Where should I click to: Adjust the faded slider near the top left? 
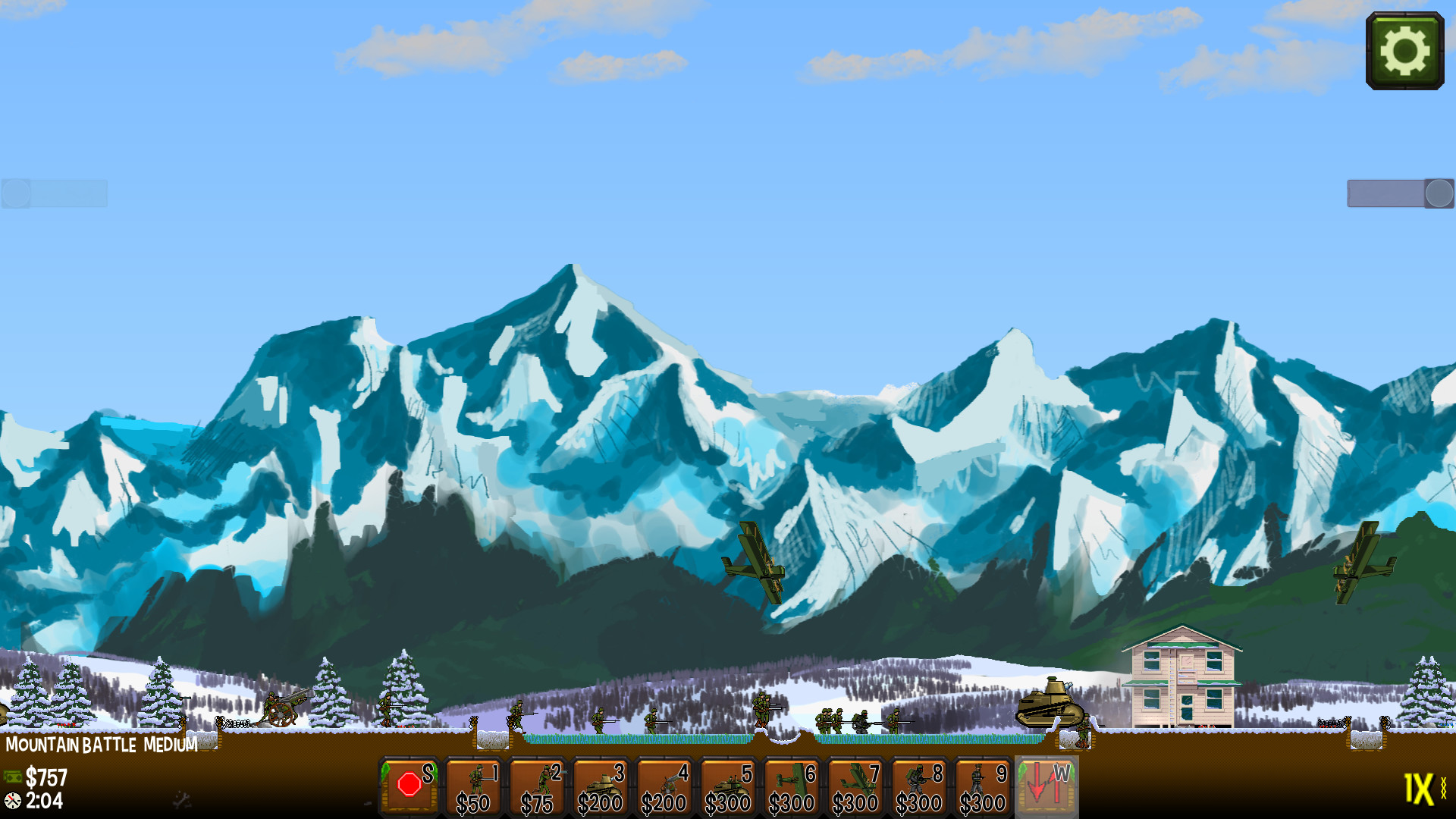(x=53, y=194)
